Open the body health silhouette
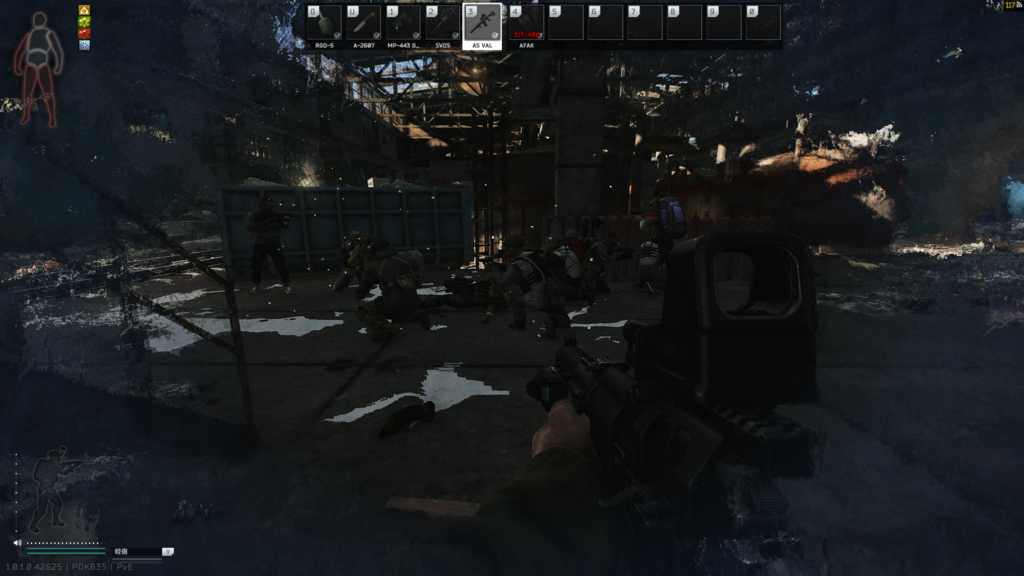Viewport: 1024px width, 576px height. (38, 68)
